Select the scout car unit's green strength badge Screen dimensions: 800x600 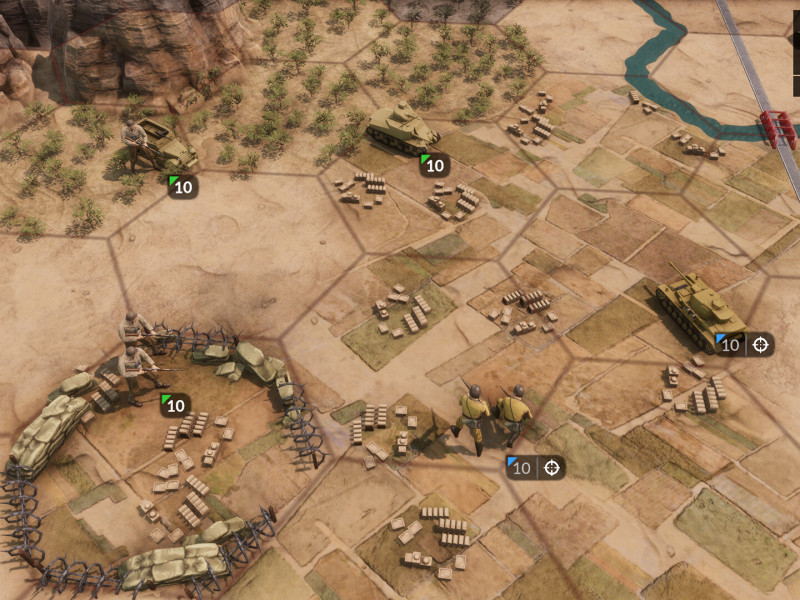(x=182, y=185)
